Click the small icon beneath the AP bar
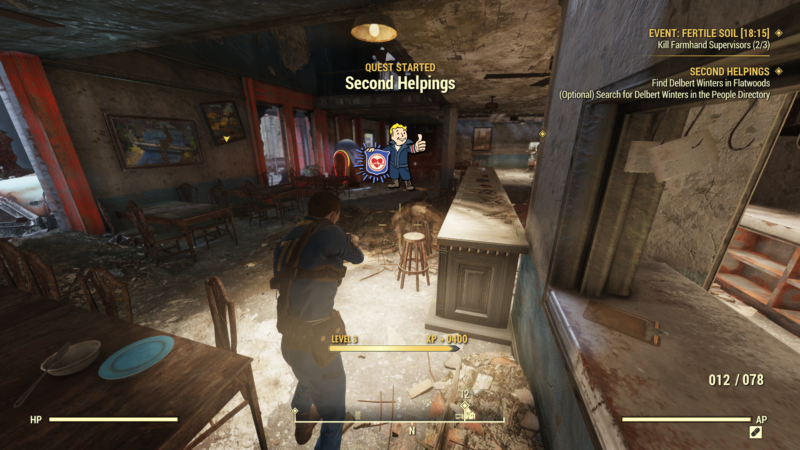 [x=756, y=432]
